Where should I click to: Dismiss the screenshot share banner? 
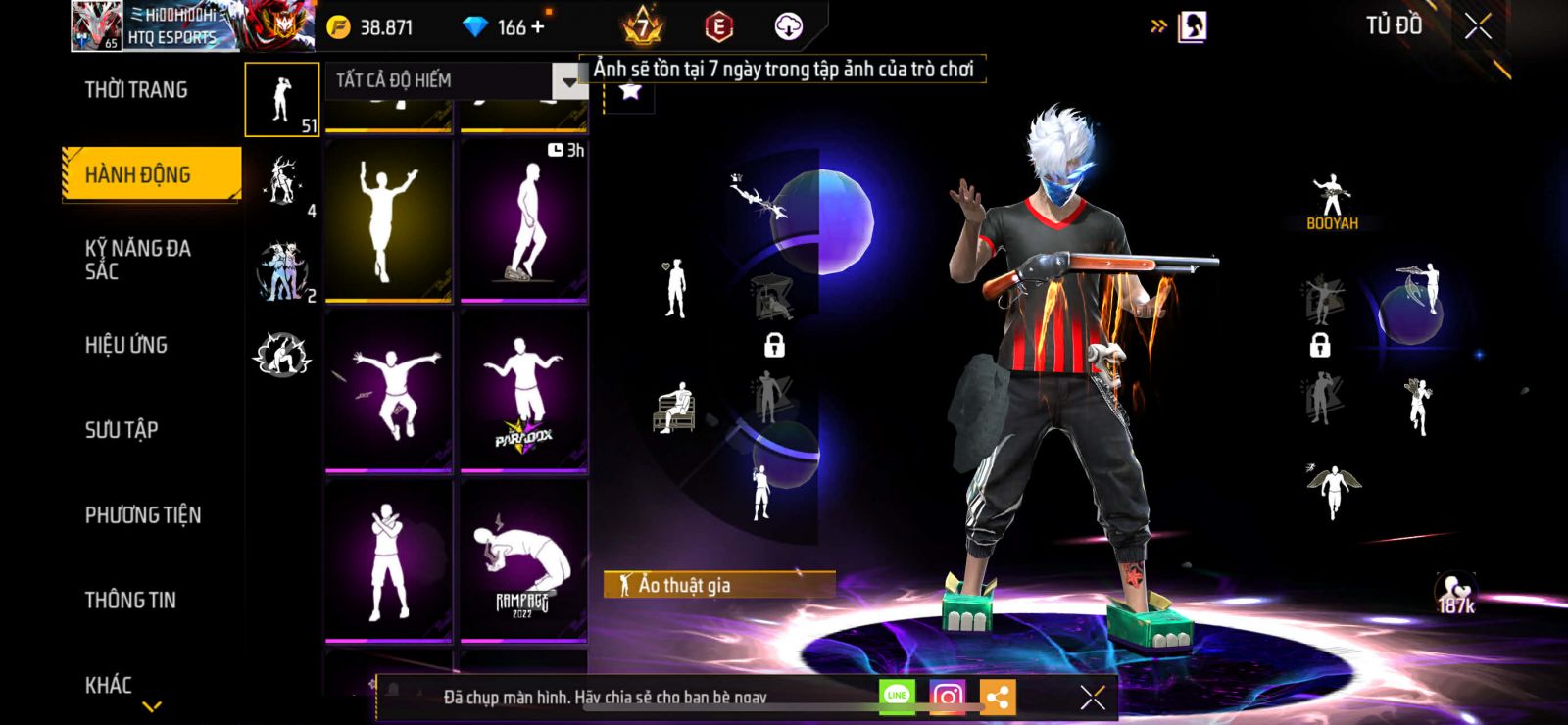click(x=1093, y=697)
